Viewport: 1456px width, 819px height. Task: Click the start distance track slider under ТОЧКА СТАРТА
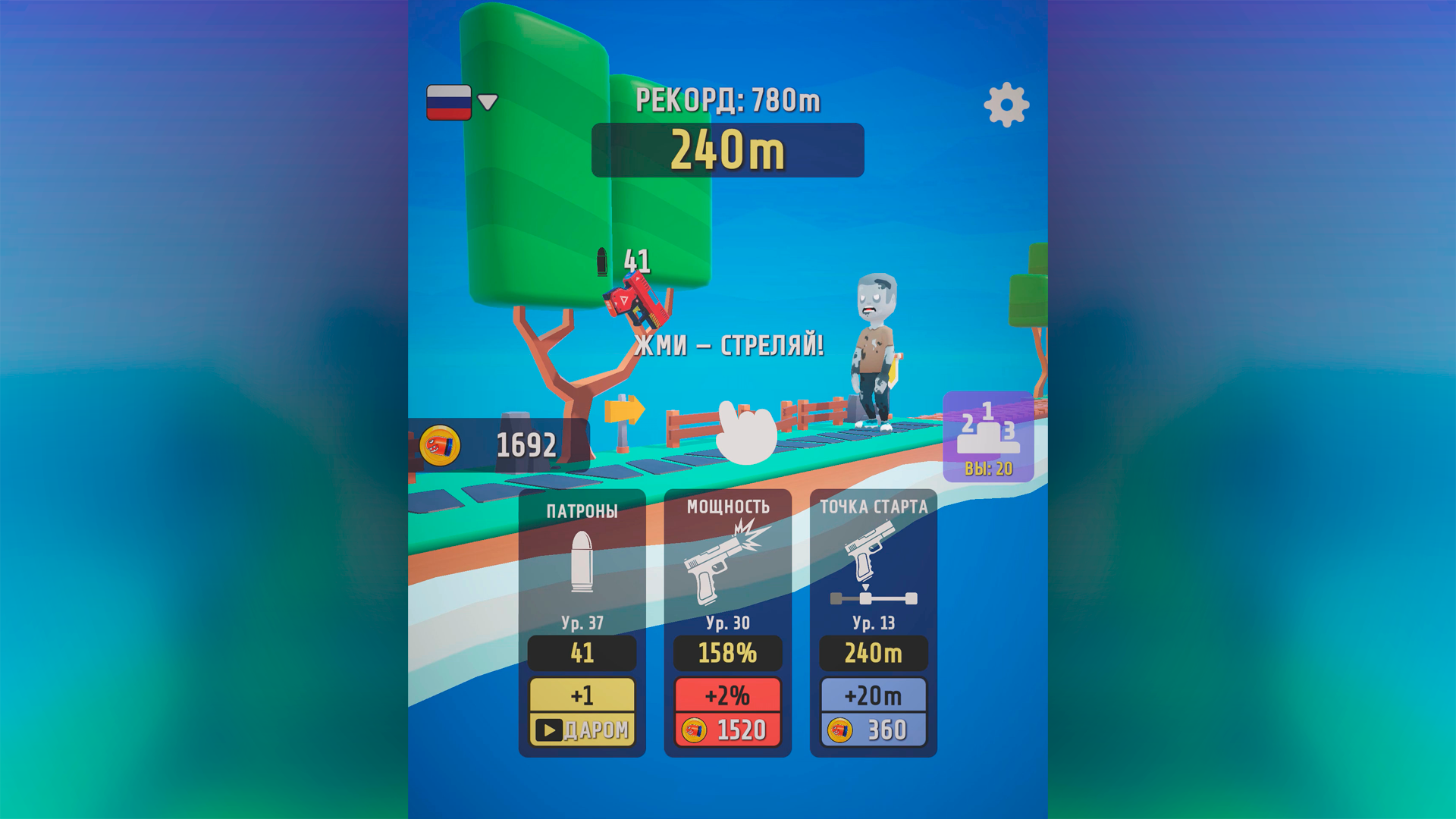[x=873, y=598]
